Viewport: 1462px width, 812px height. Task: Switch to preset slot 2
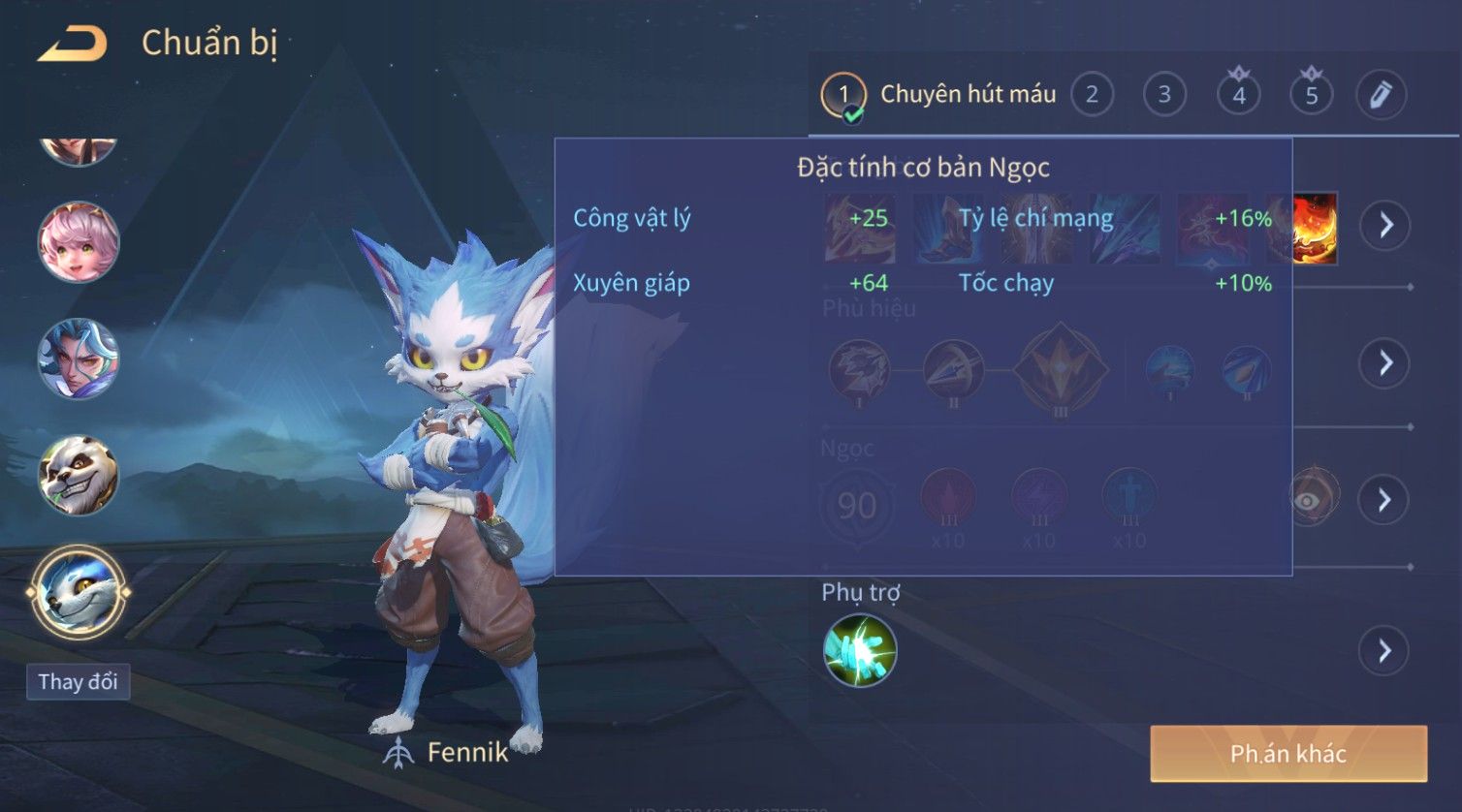(1092, 95)
